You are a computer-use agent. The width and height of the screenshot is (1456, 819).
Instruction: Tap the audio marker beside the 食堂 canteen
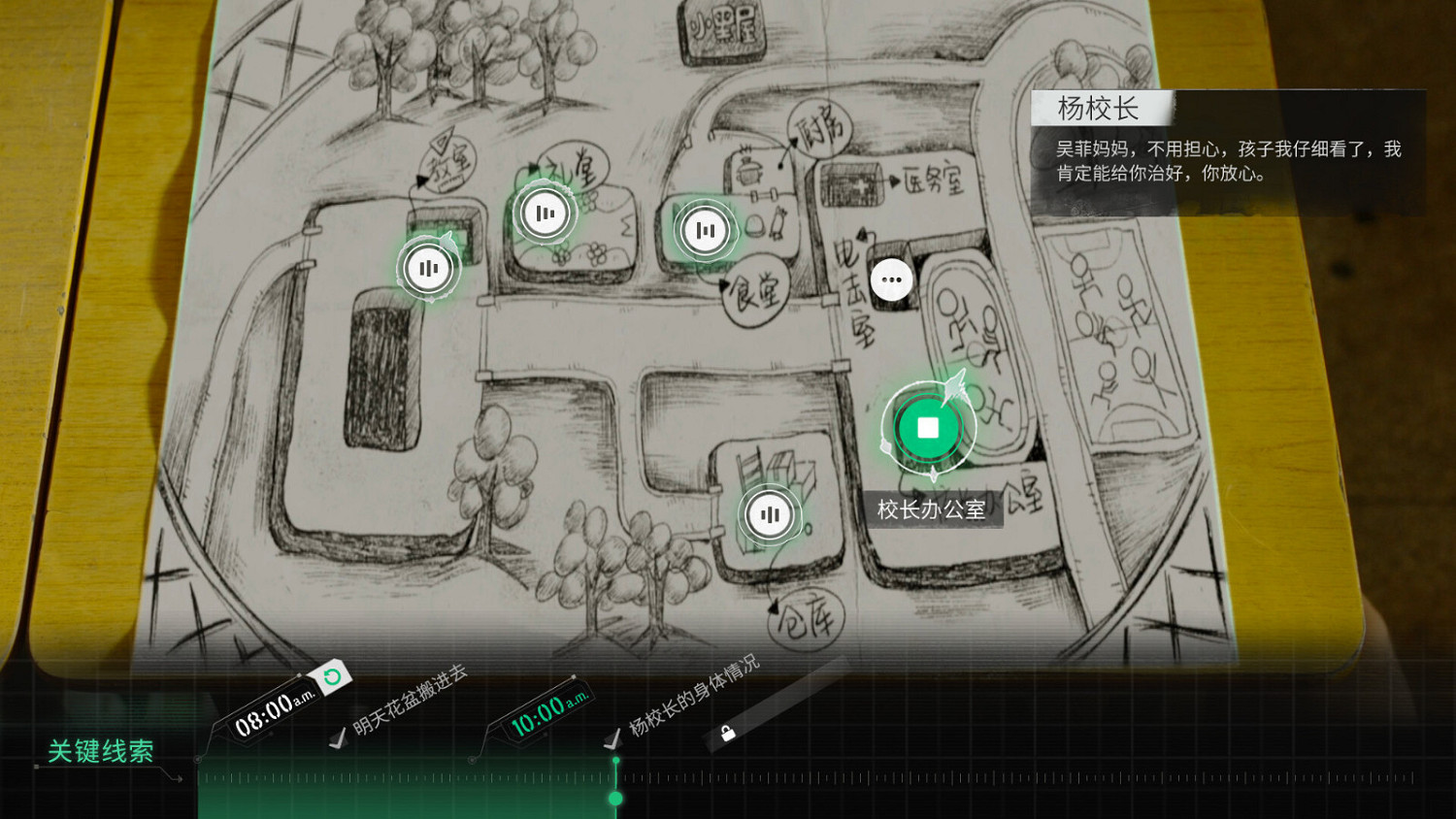(x=706, y=230)
